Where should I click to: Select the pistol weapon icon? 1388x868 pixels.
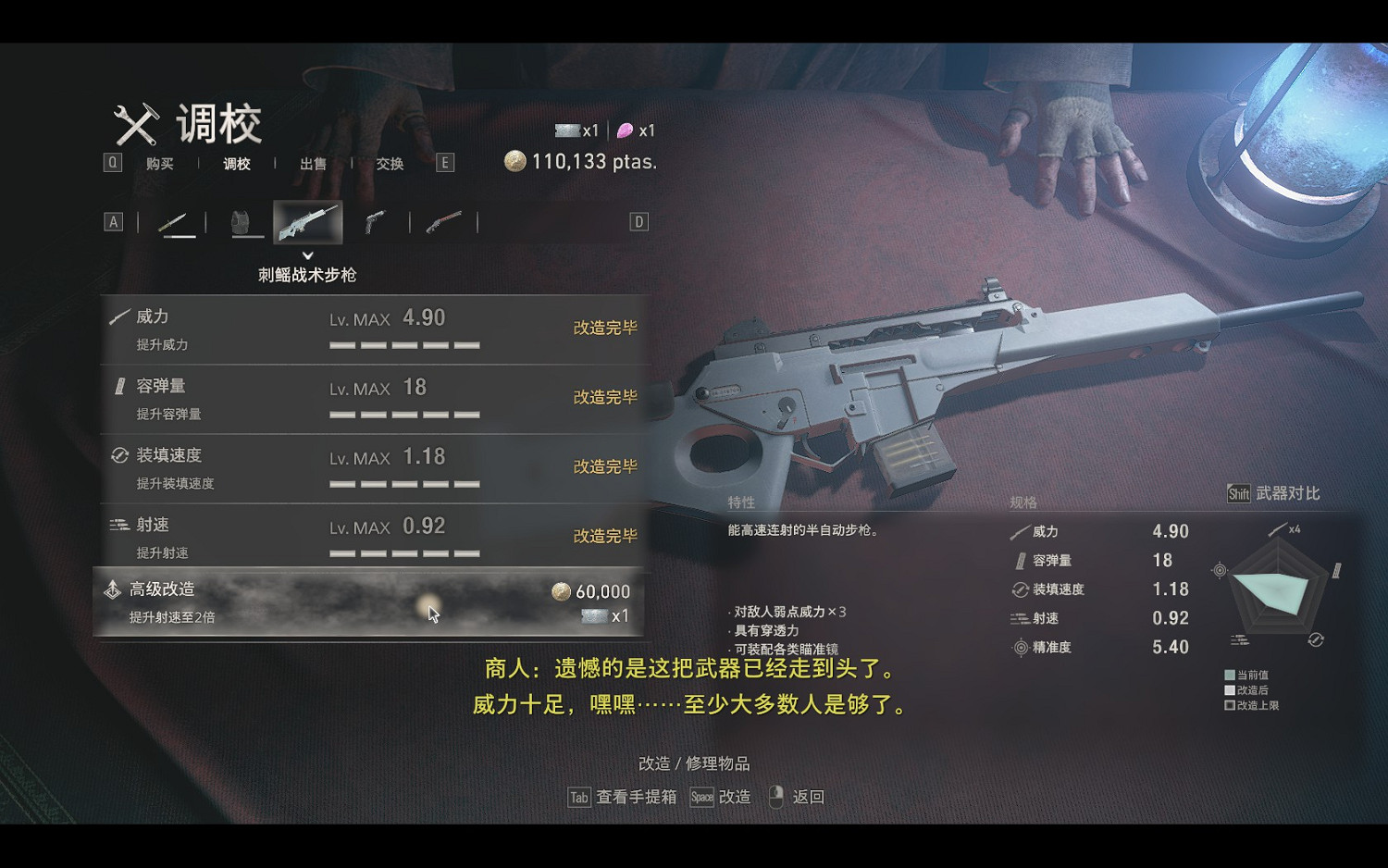click(375, 221)
